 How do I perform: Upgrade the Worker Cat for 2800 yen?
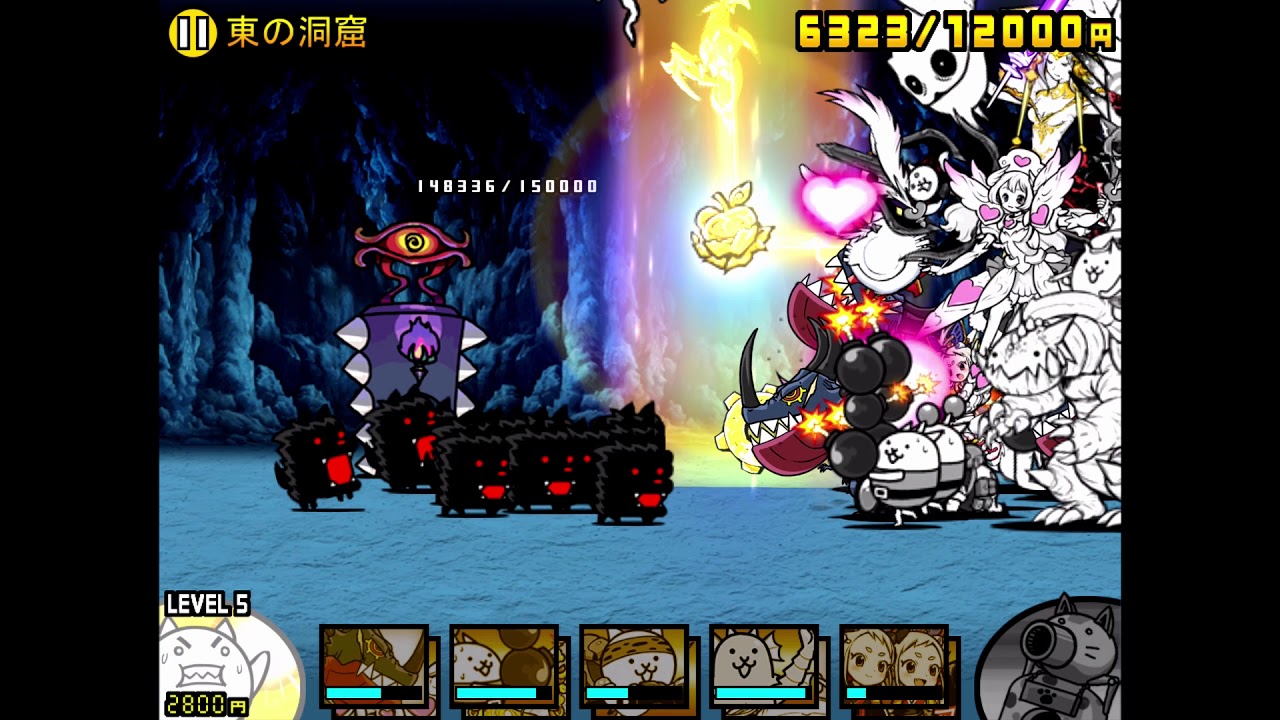pos(225,662)
